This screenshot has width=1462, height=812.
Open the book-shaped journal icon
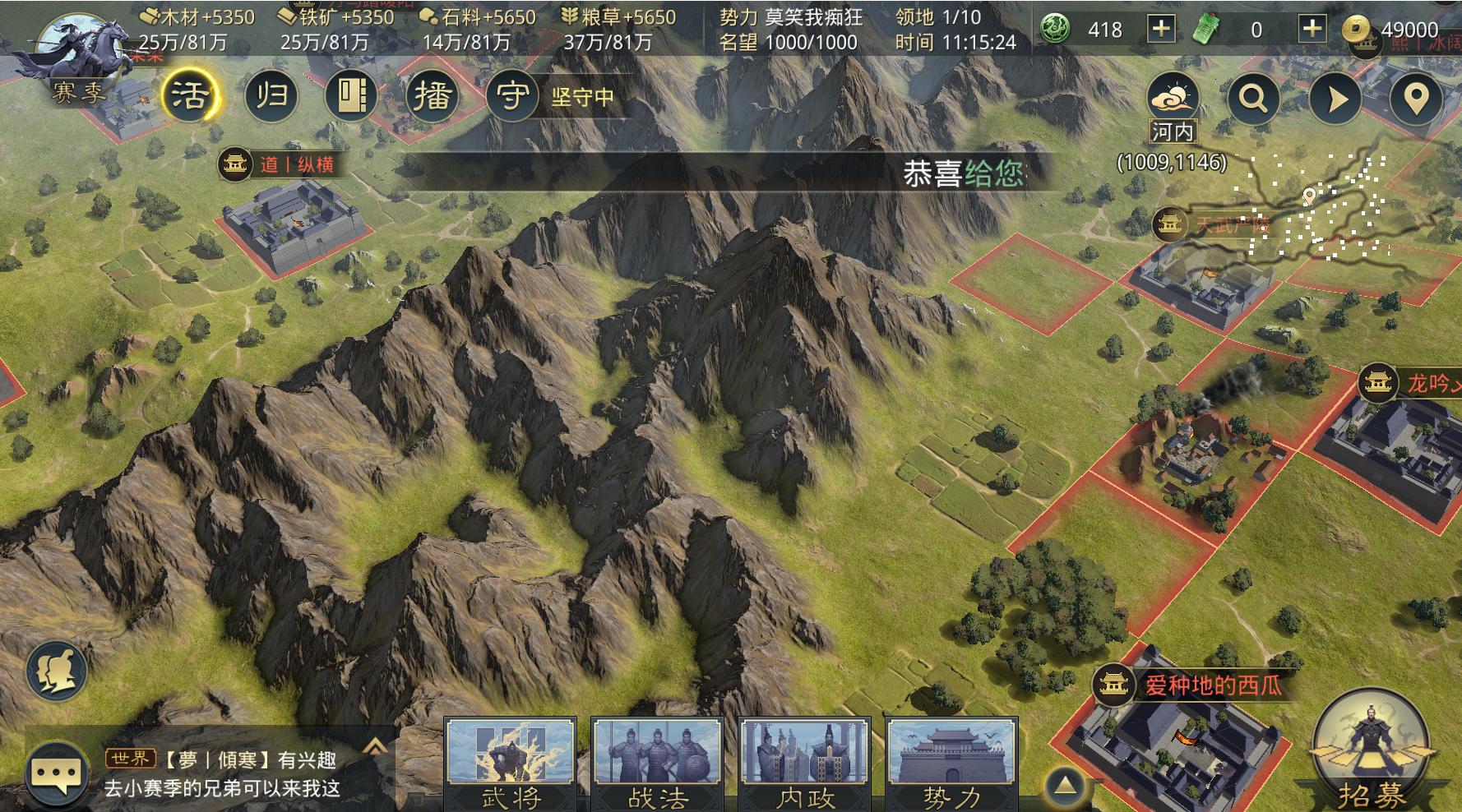(351, 96)
